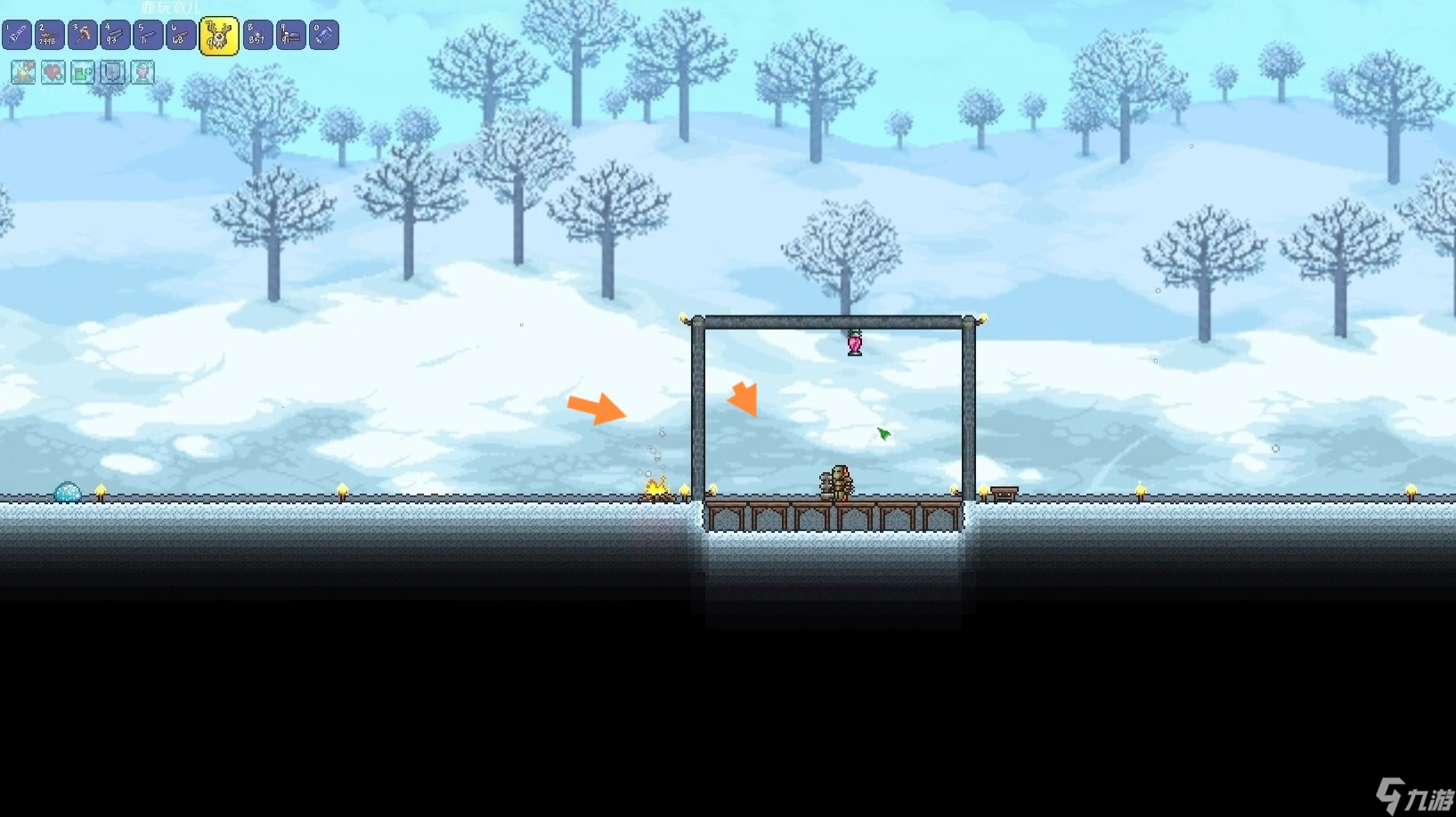Pick hotbar slot 5 with 11 items
The image size is (1456, 817).
pyautogui.click(x=149, y=36)
